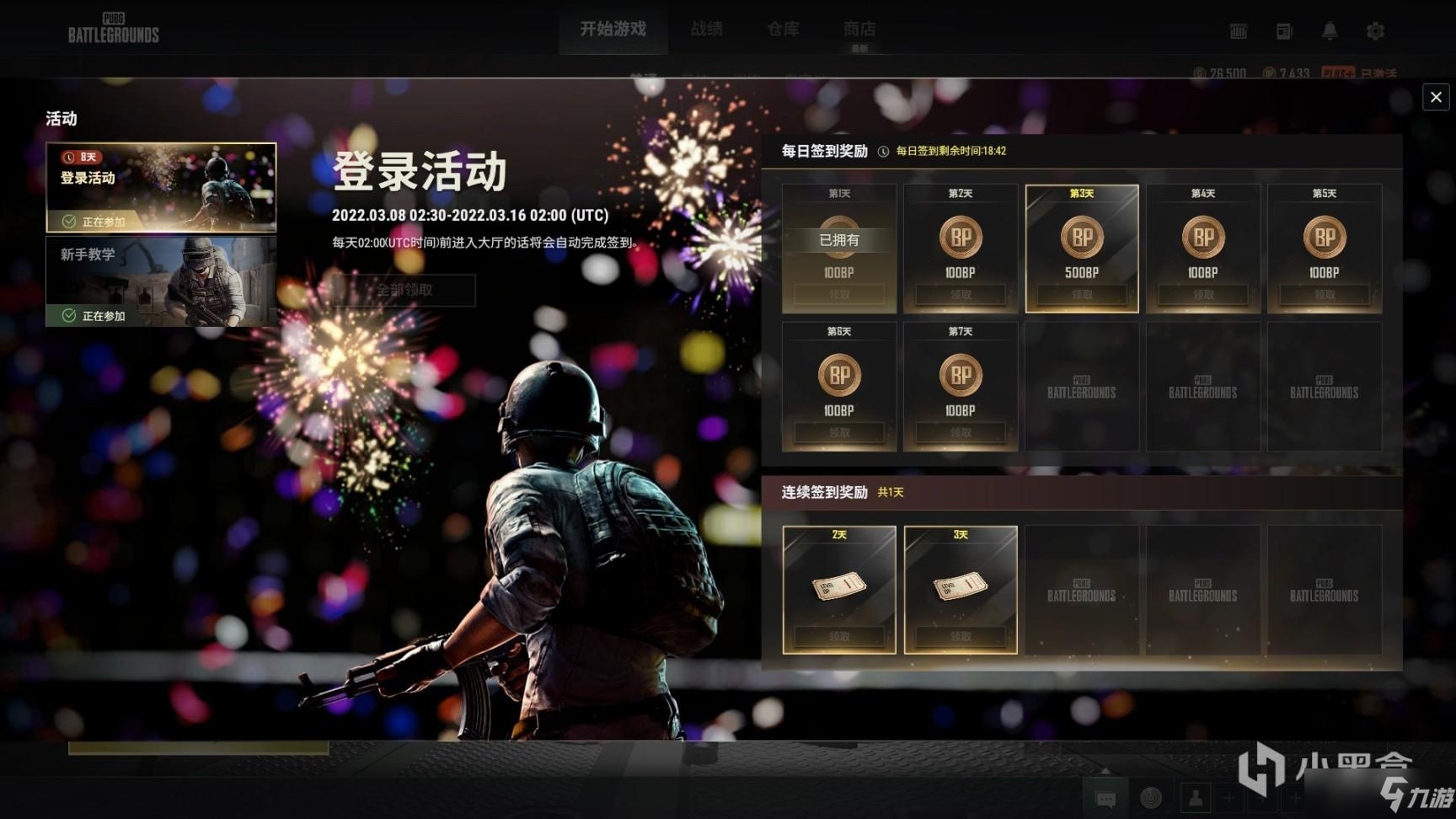Viewport: 1456px width, 819px height.
Task: Claim the 第3天 500BP reward
Action: [1081, 295]
